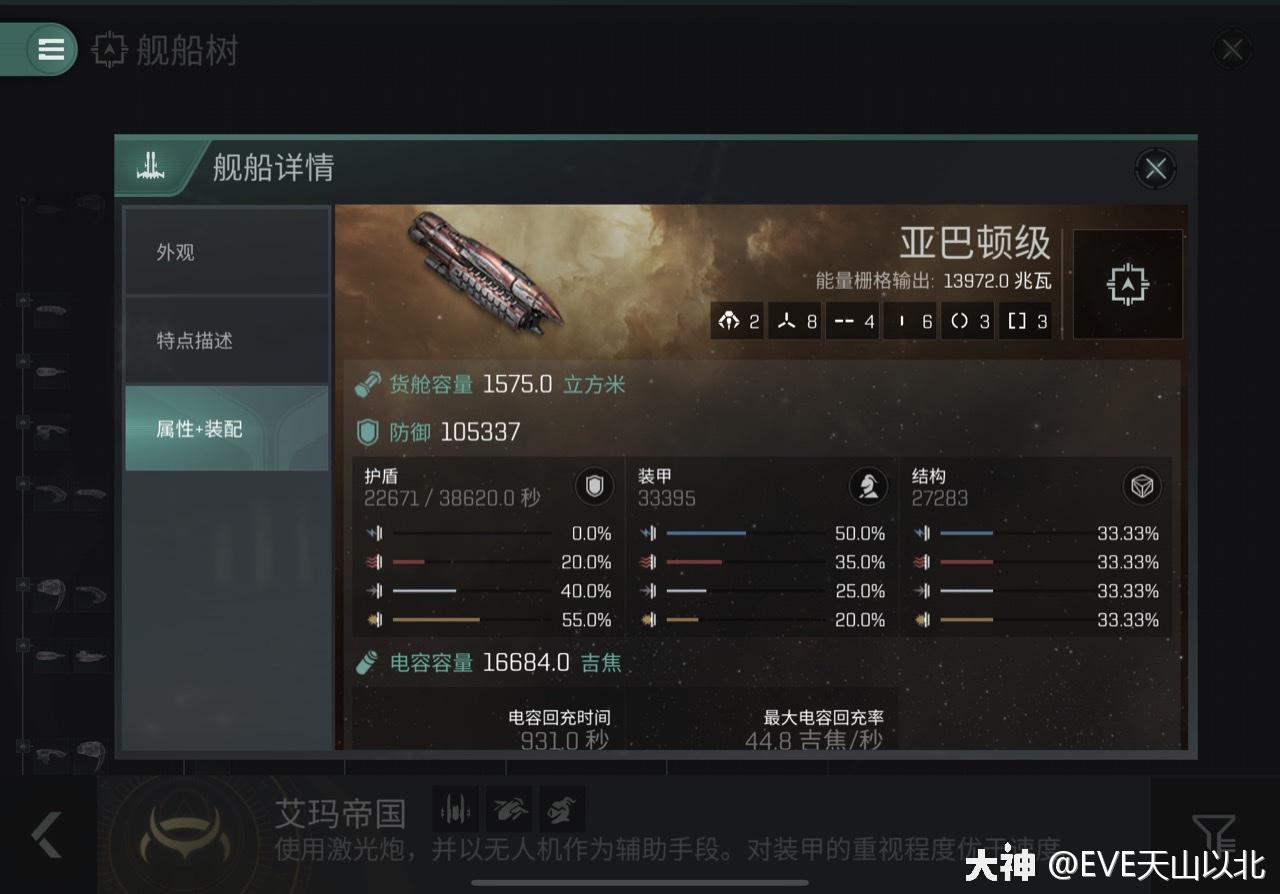Click the 55.0% shield resistance bar
This screenshot has height=894, width=1280.
(470, 620)
